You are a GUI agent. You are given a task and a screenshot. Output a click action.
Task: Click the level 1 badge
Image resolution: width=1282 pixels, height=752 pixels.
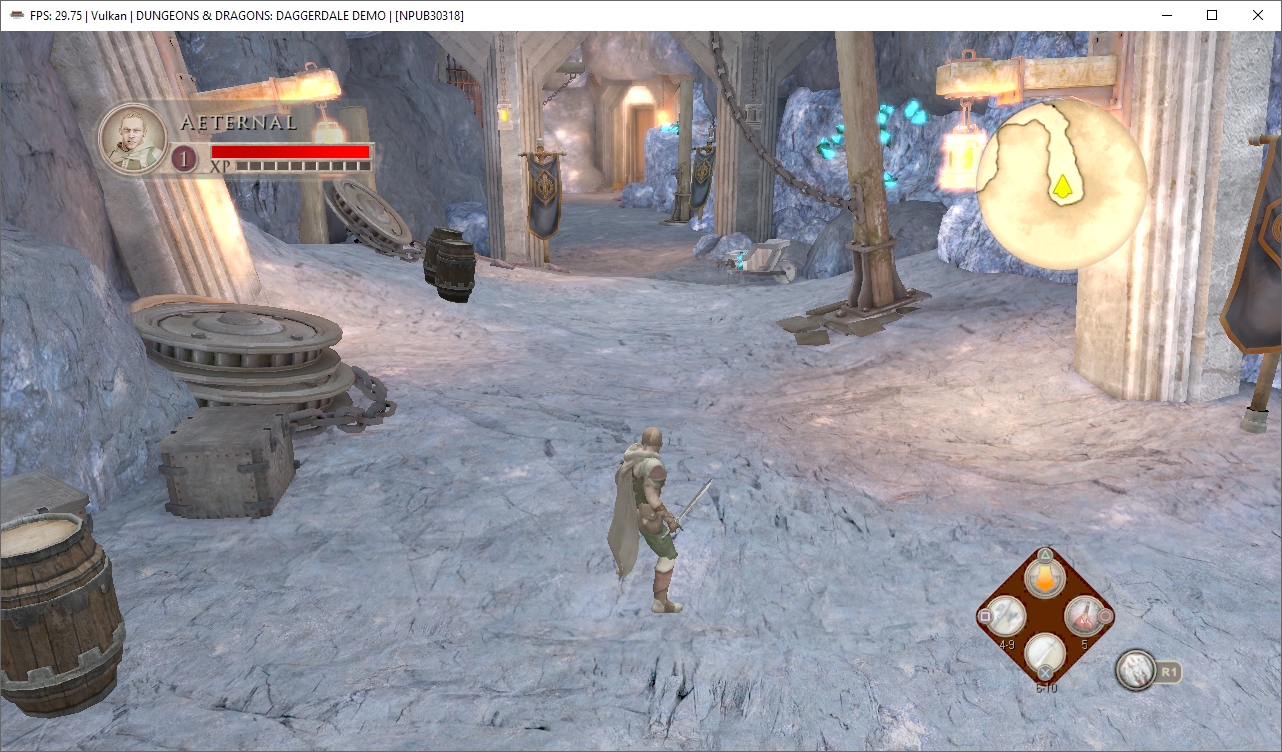click(x=183, y=158)
